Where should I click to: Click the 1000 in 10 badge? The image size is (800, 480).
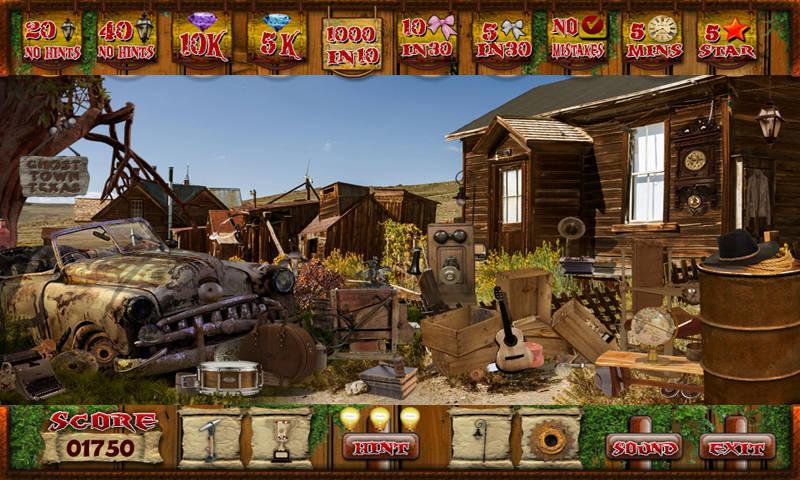click(x=352, y=41)
